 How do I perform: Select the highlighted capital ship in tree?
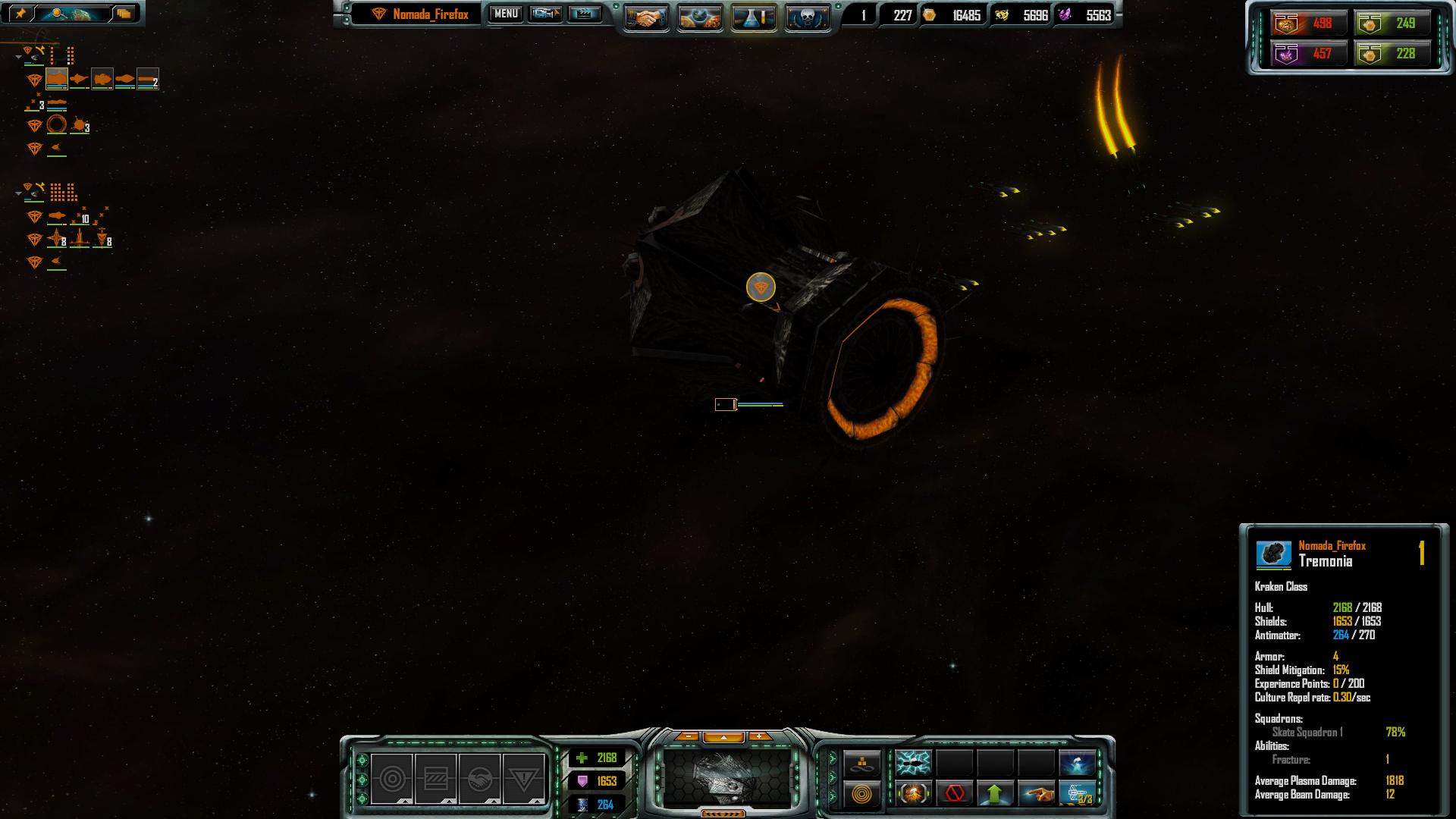tap(57, 79)
